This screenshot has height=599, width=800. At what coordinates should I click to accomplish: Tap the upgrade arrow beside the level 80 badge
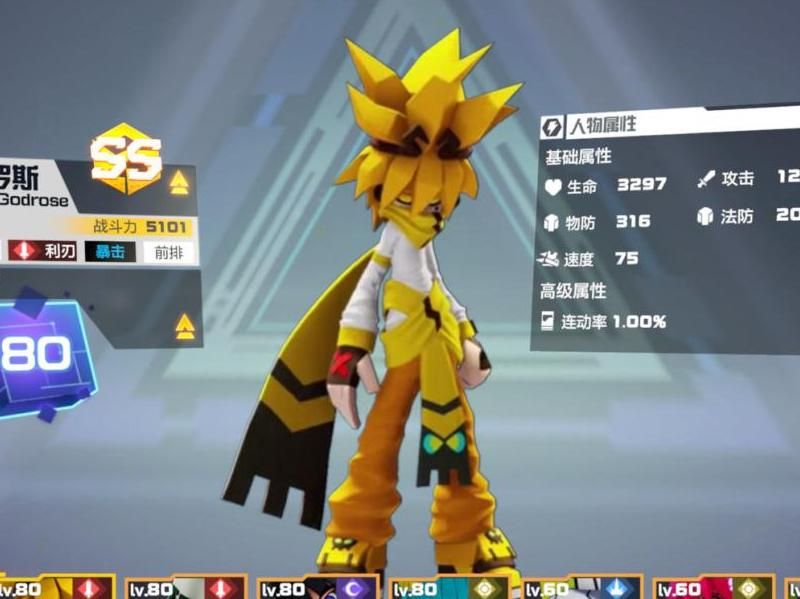click(184, 325)
